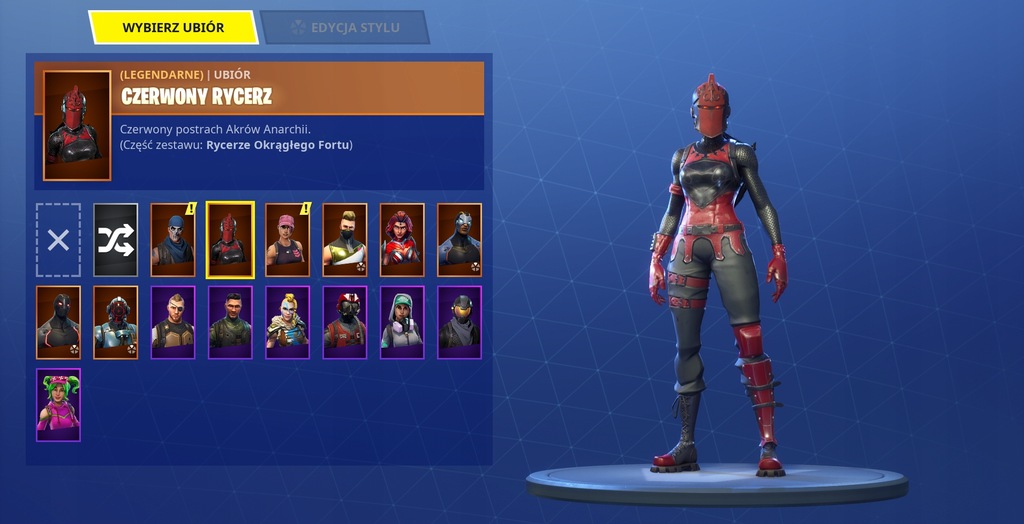Select the red-haired Valor outfit
1024x524 pixels.
click(402, 240)
